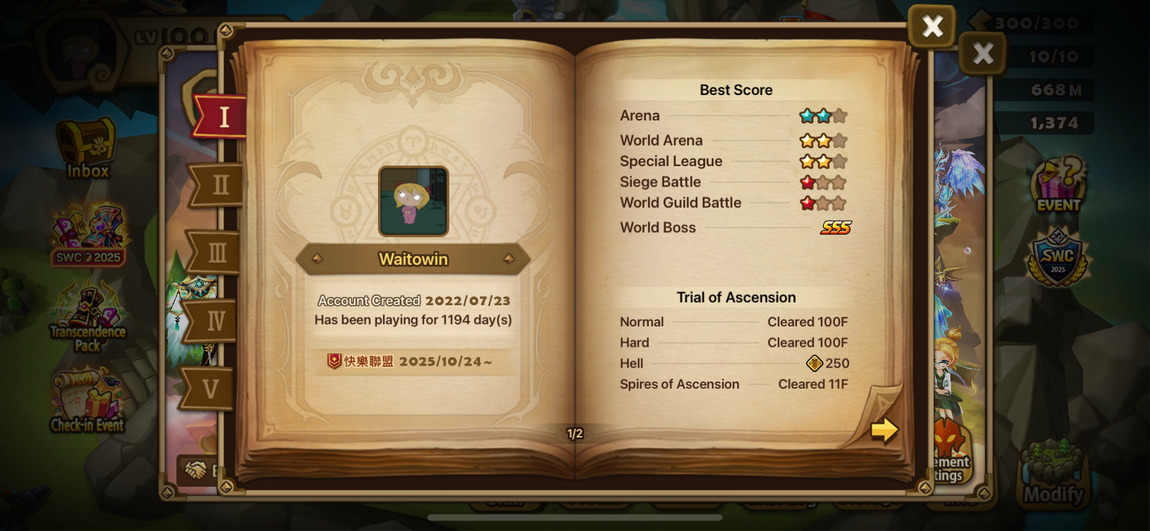
Task: Open the Transcendence Pack offer
Action: tap(88, 317)
